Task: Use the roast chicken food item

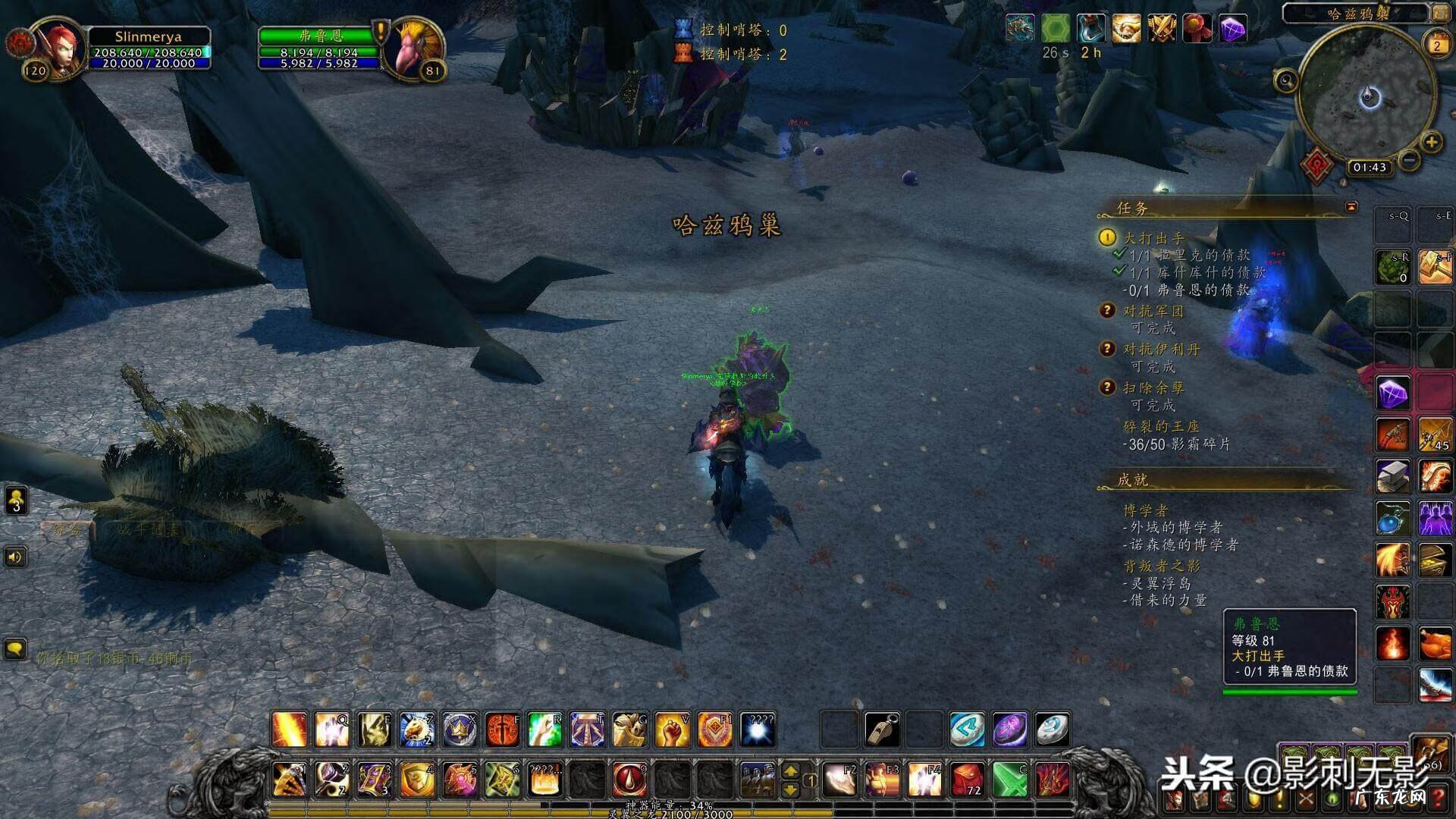Action: tap(1434, 645)
